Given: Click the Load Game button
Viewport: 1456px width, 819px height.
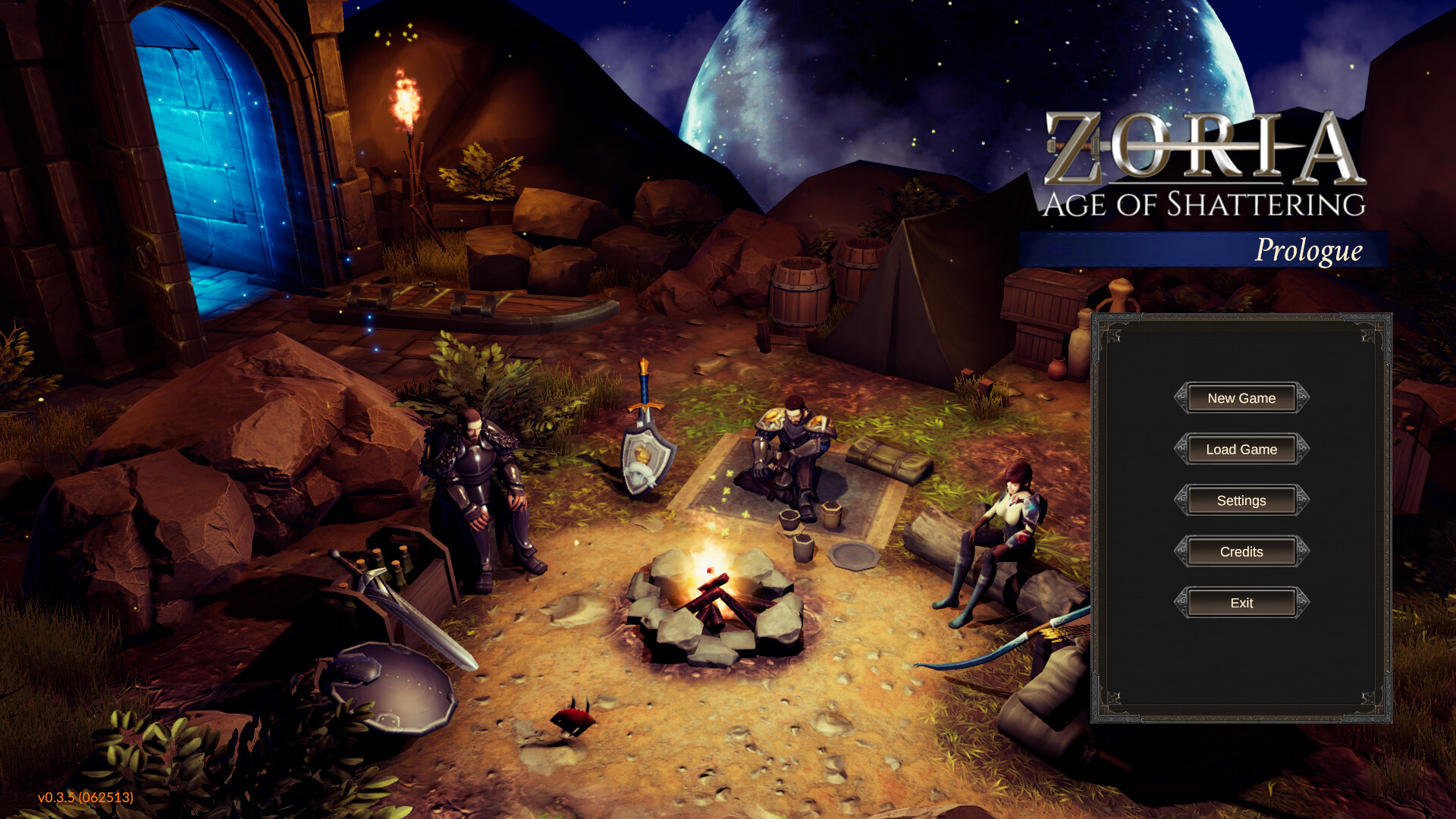Looking at the screenshot, I should 1241,449.
